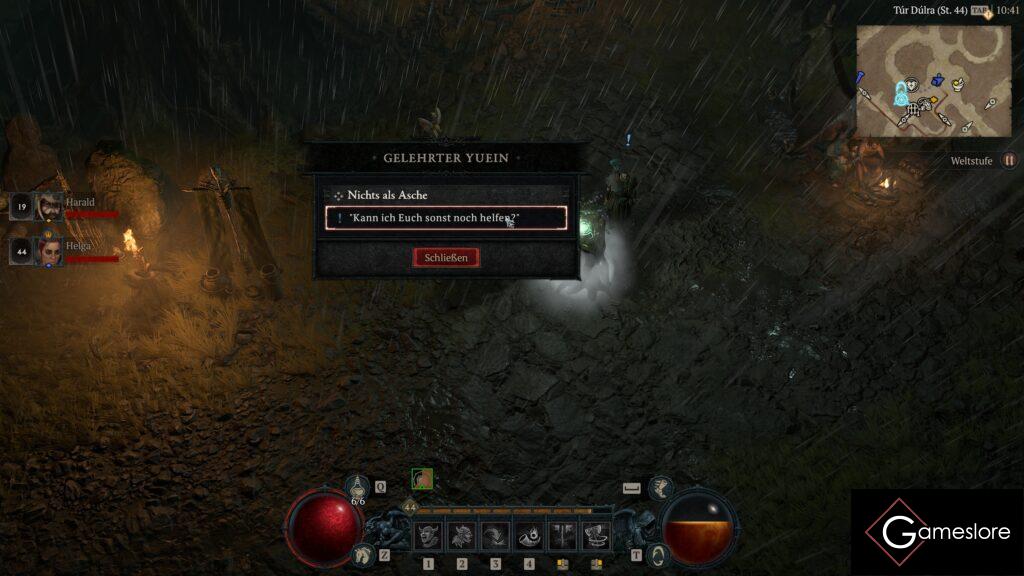1024x576 pixels.
Task: Activate the curved arrow skill in slot 3
Action: coord(495,537)
